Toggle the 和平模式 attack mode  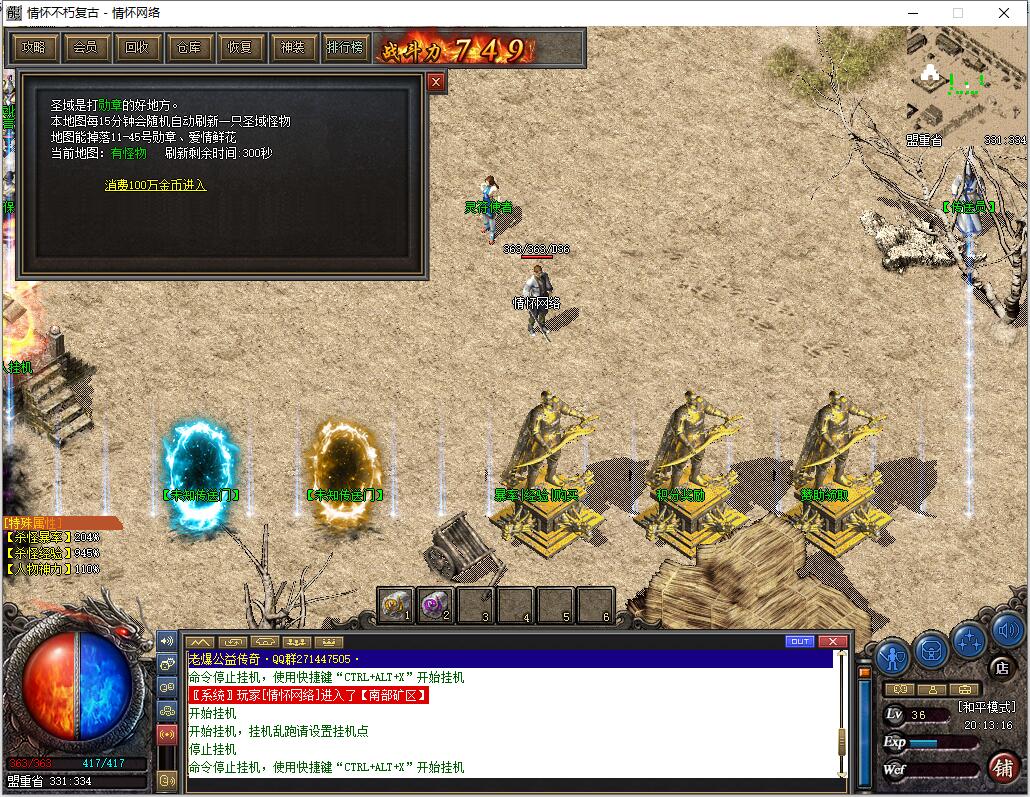pos(986,707)
